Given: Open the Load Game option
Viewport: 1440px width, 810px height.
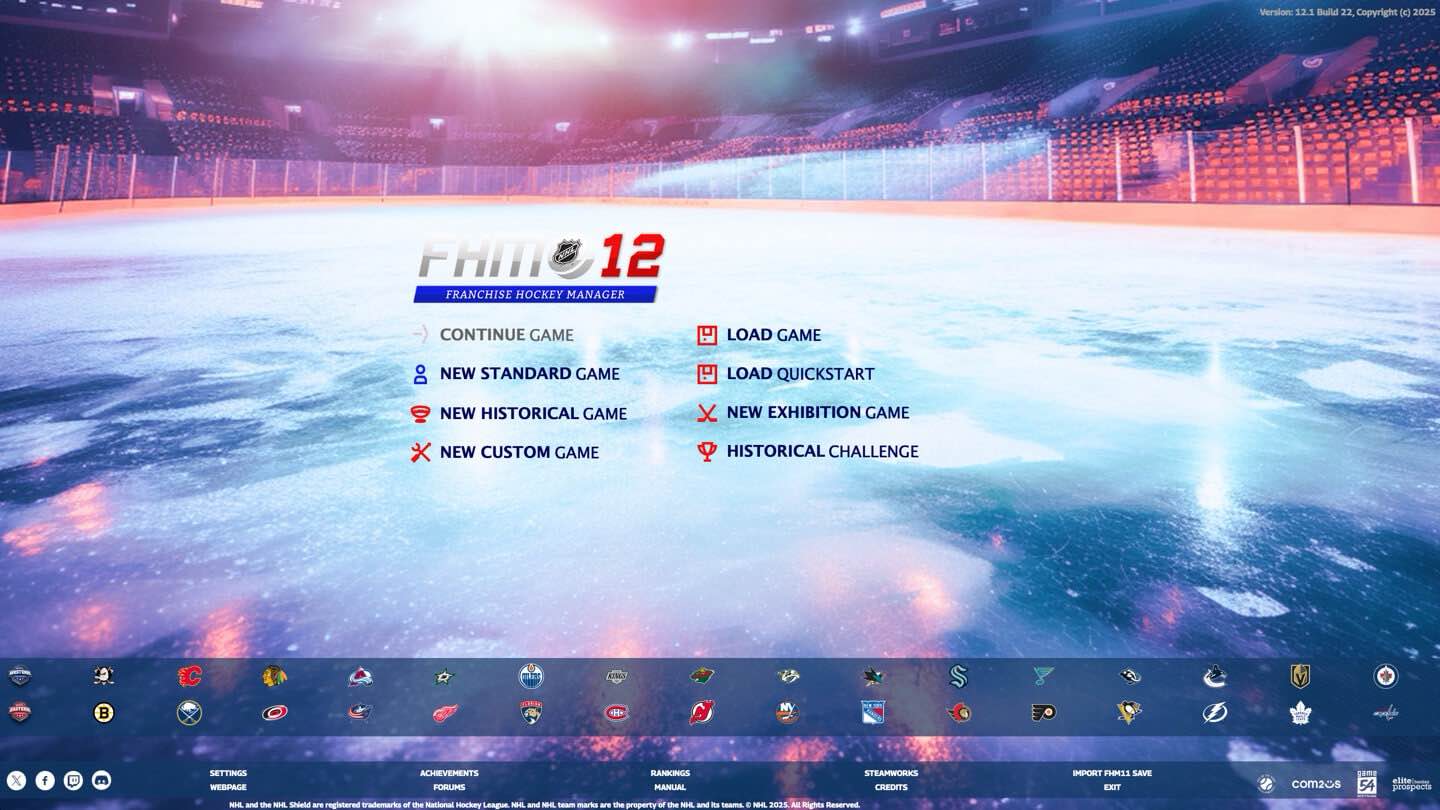Looking at the screenshot, I should tap(772, 335).
